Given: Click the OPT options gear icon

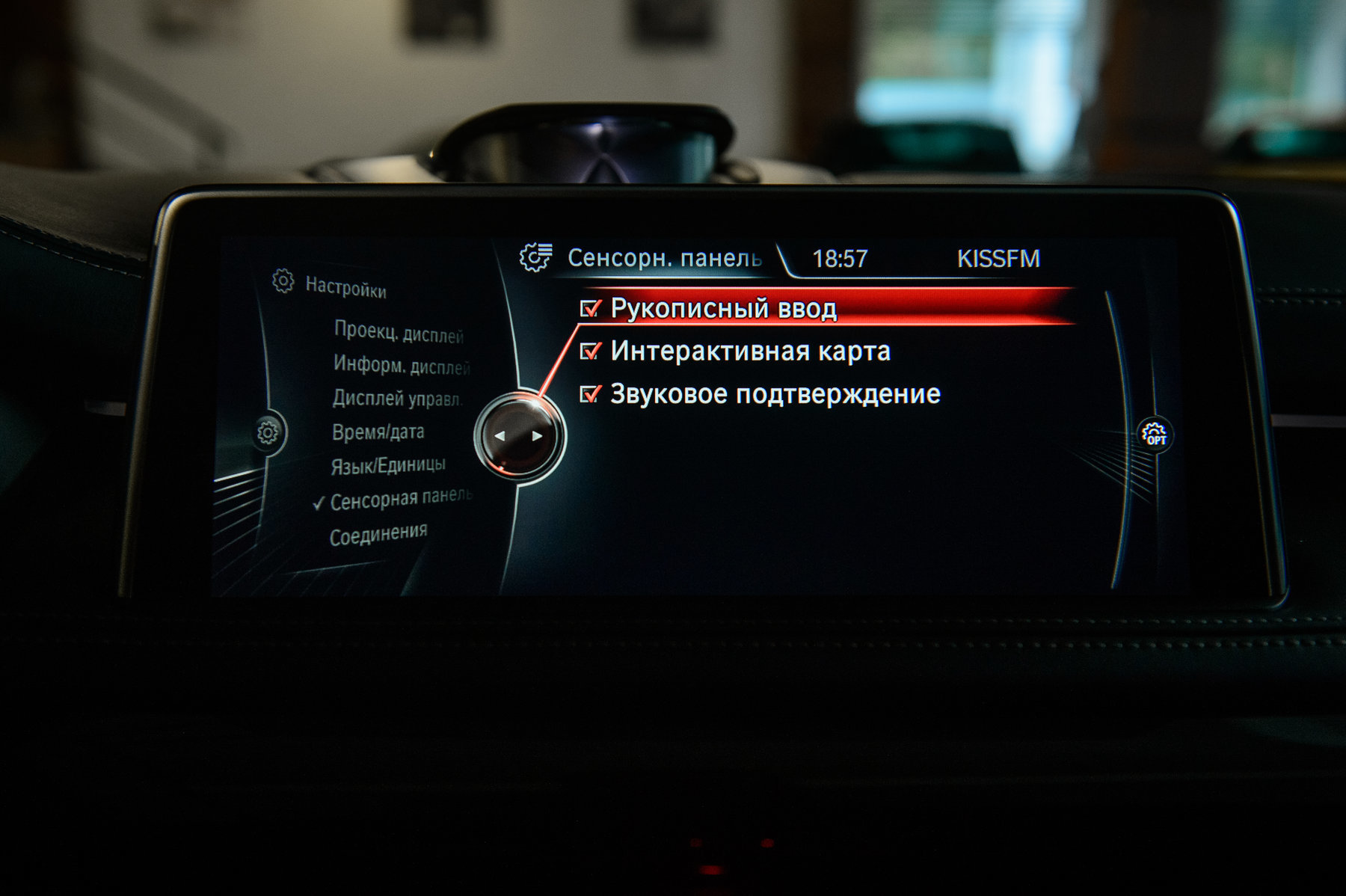Looking at the screenshot, I should [1155, 434].
